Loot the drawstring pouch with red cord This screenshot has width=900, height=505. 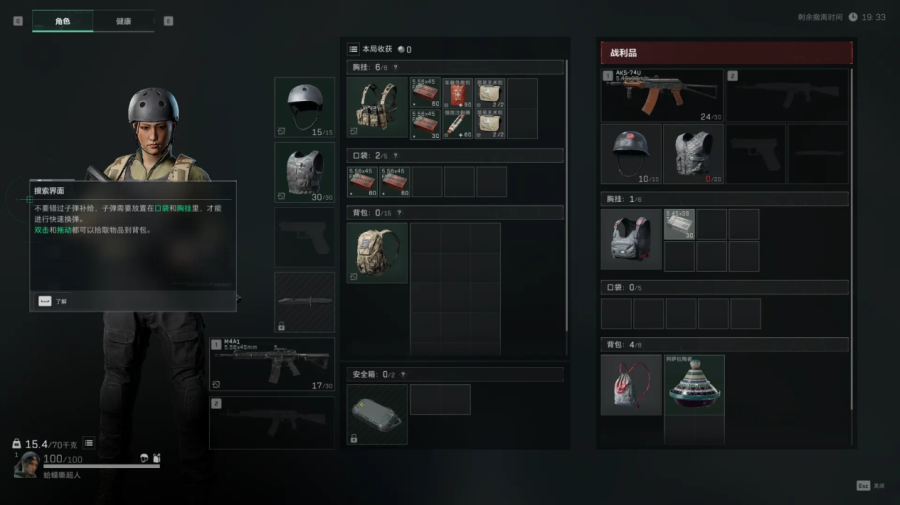pos(631,385)
